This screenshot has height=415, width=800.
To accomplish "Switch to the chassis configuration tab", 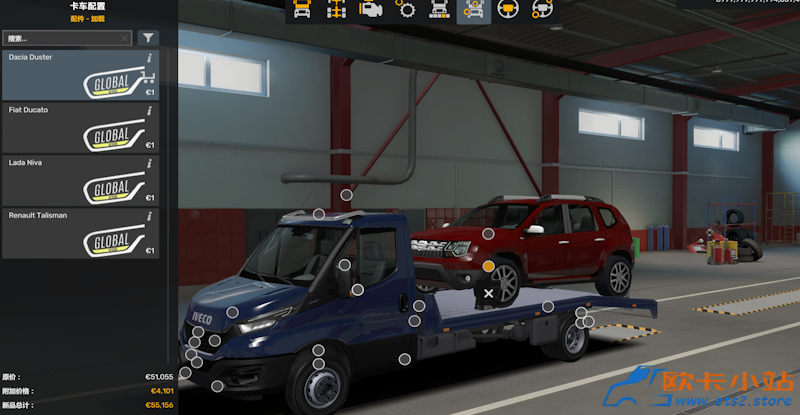I will tap(337, 11).
